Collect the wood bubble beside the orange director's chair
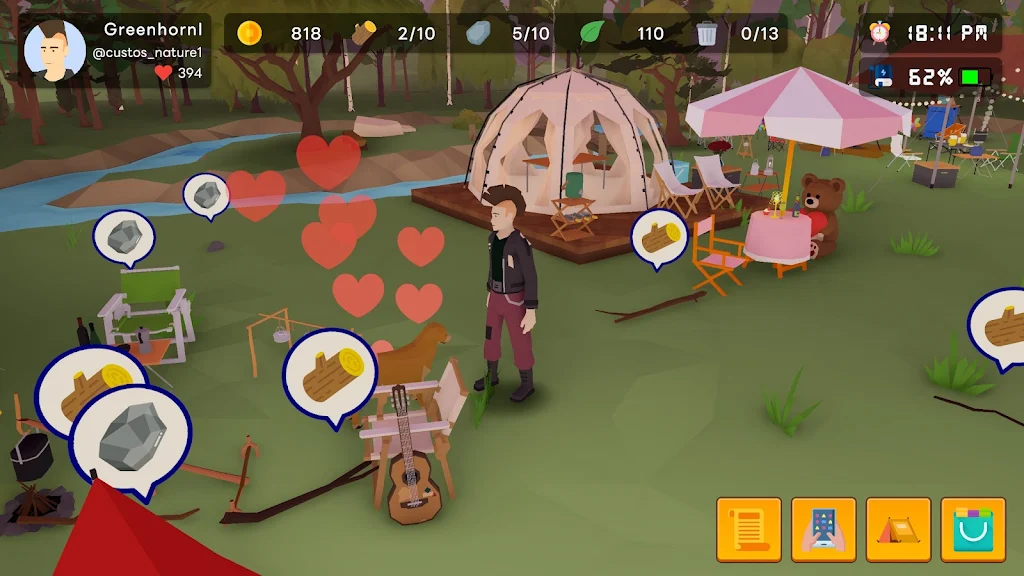The width and height of the screenshot is (1024, 576). [659, 237]
